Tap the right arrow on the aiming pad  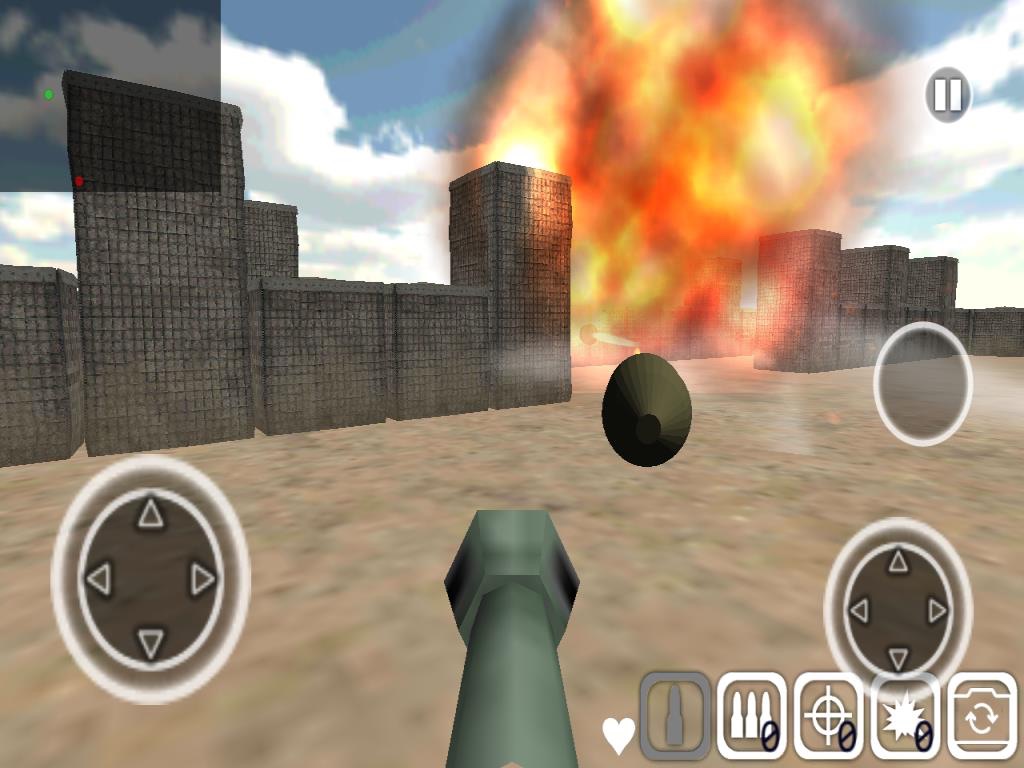coord(938,610)
